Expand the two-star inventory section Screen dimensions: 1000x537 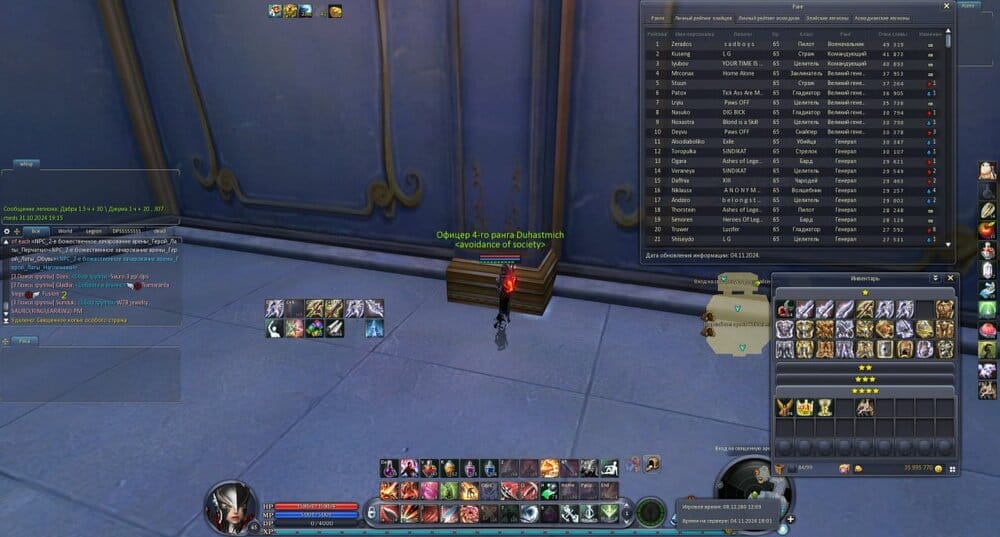(x=865, y=367)
